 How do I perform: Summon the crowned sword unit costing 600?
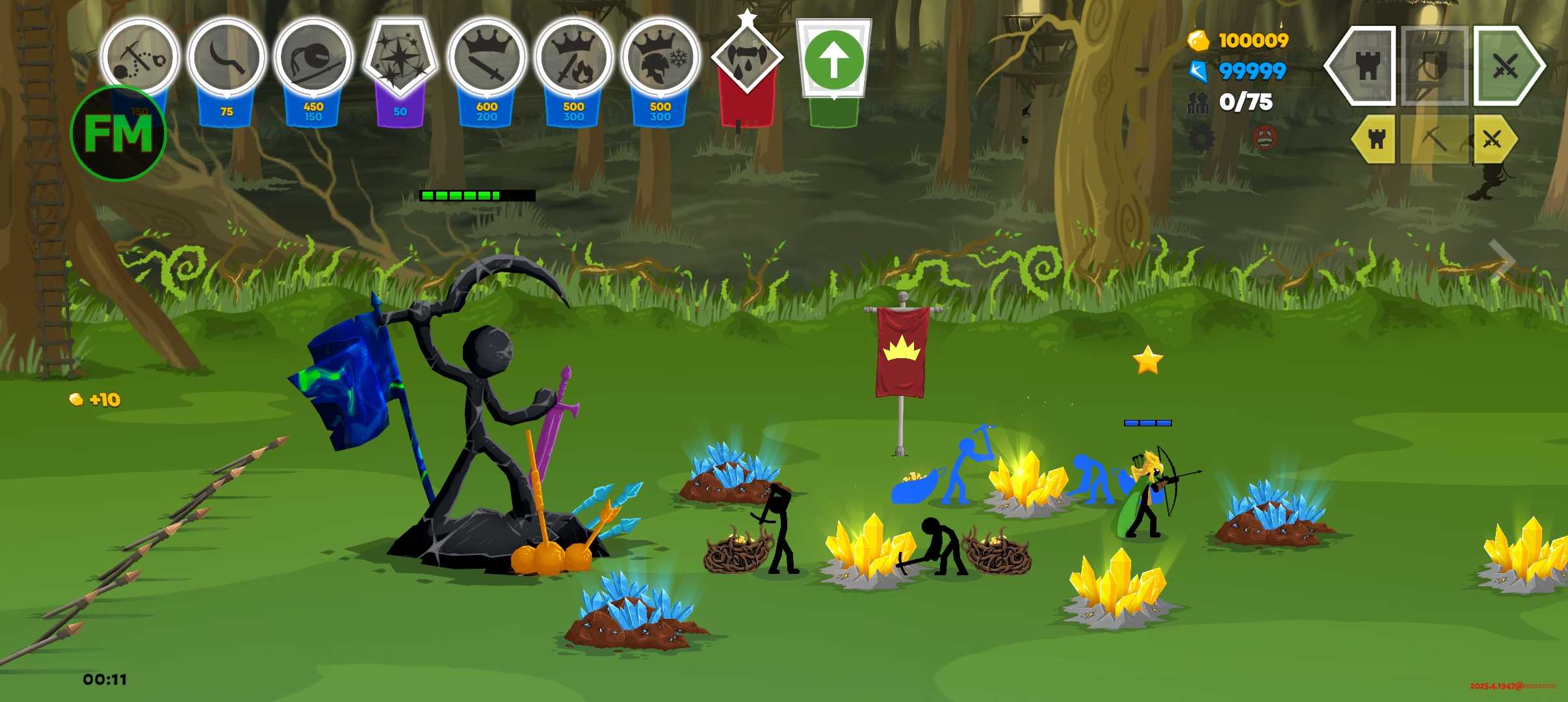click(x=486, y=57)
